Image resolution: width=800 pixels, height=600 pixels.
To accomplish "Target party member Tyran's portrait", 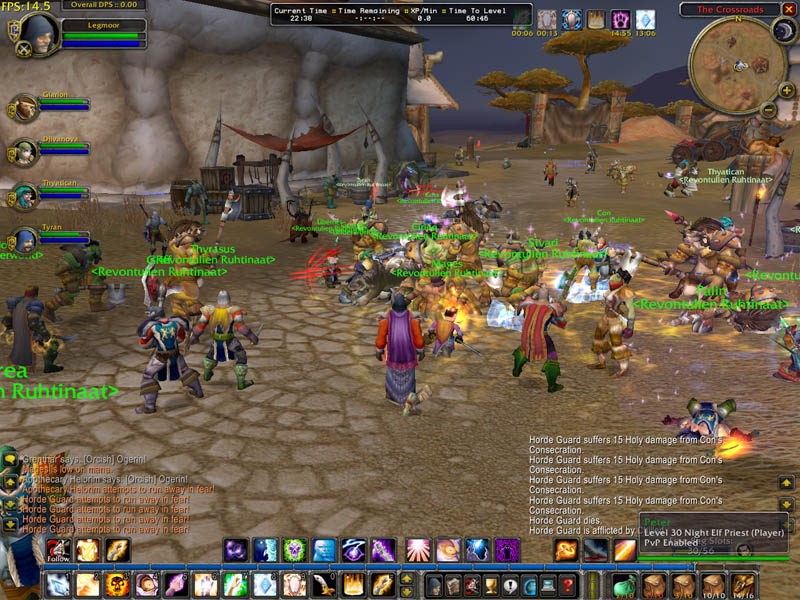I will [25, 241].
